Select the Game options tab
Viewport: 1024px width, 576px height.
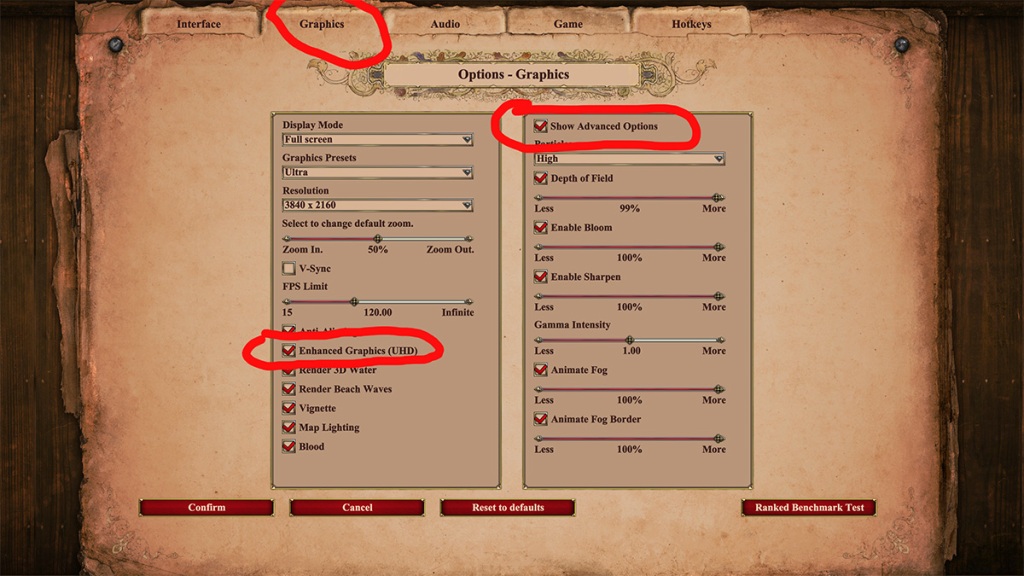coord(568,24)
